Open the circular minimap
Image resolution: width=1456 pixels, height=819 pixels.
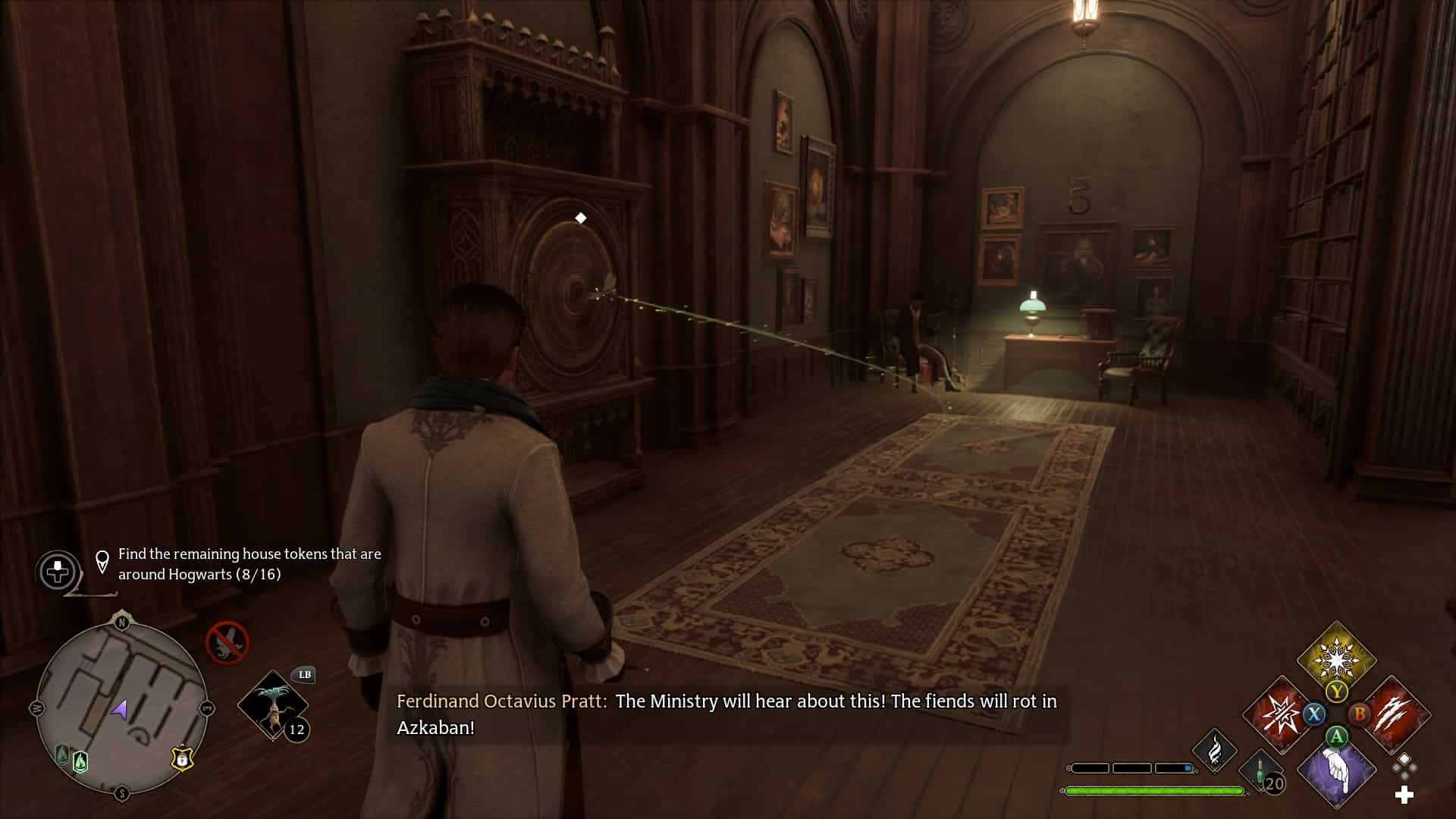coord(121,708)
